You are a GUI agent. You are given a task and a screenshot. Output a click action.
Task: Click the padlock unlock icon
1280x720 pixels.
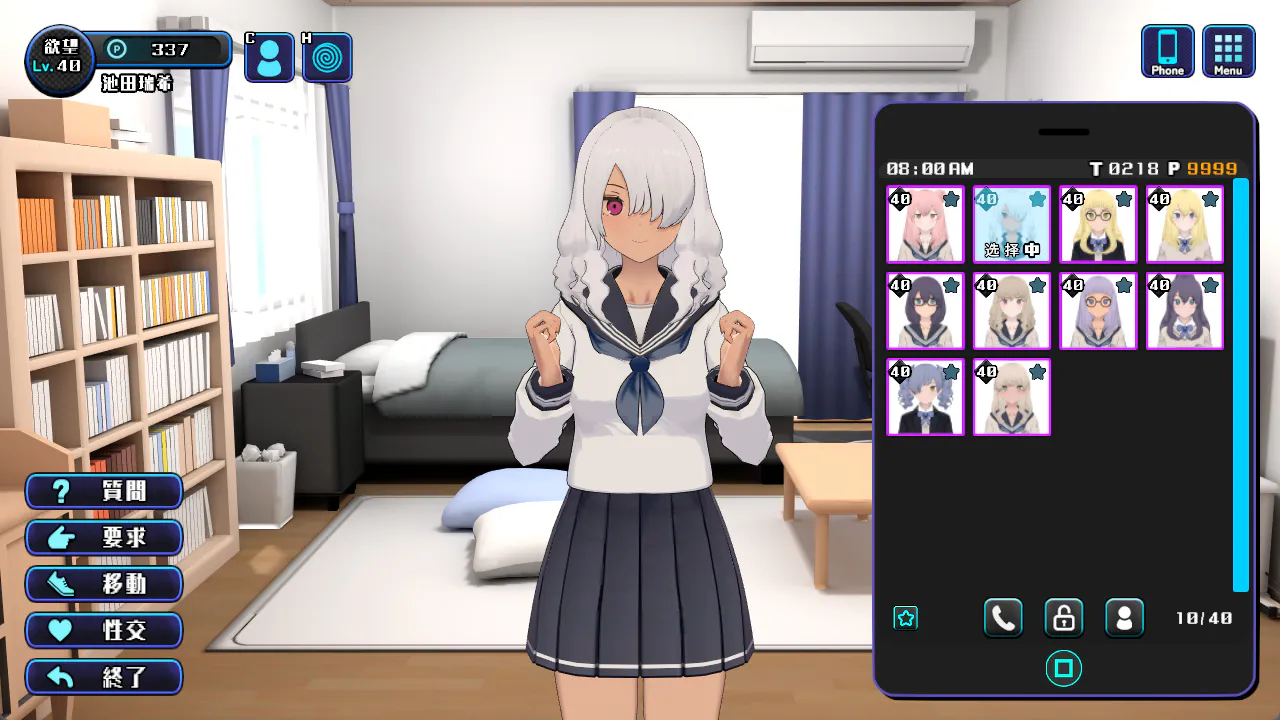point(1064,618)
